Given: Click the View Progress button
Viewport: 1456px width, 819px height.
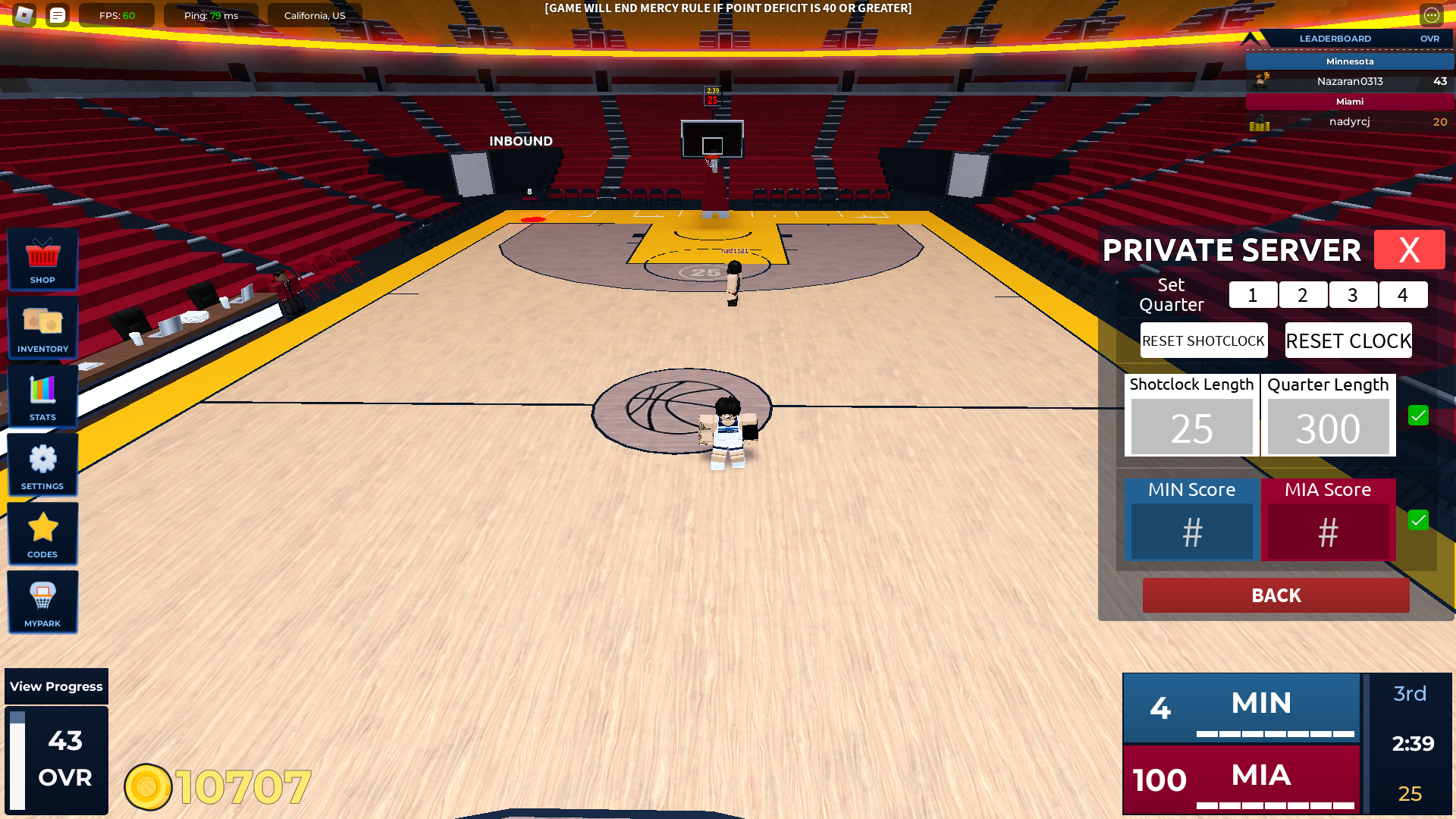Looking at the screenshot, I should [x=56, y=686].
